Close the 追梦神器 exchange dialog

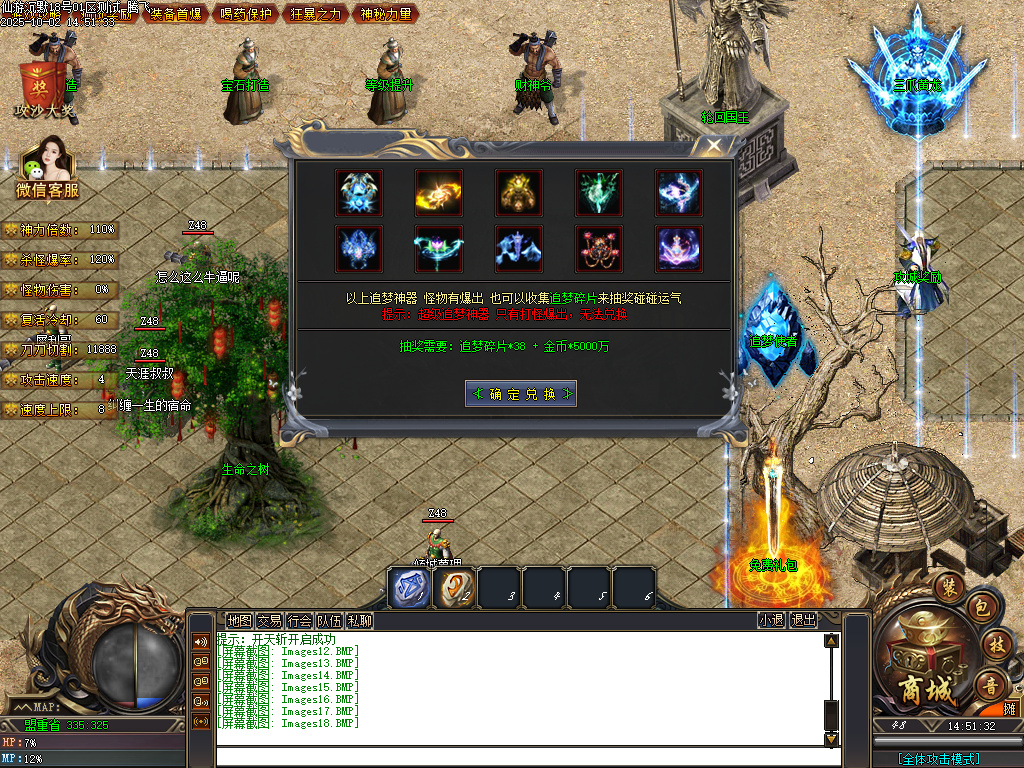coord(712,147)
